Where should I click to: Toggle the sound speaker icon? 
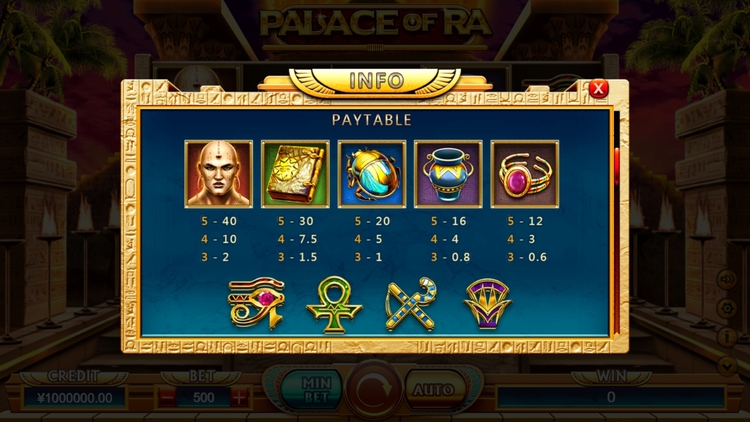point(727,281)
